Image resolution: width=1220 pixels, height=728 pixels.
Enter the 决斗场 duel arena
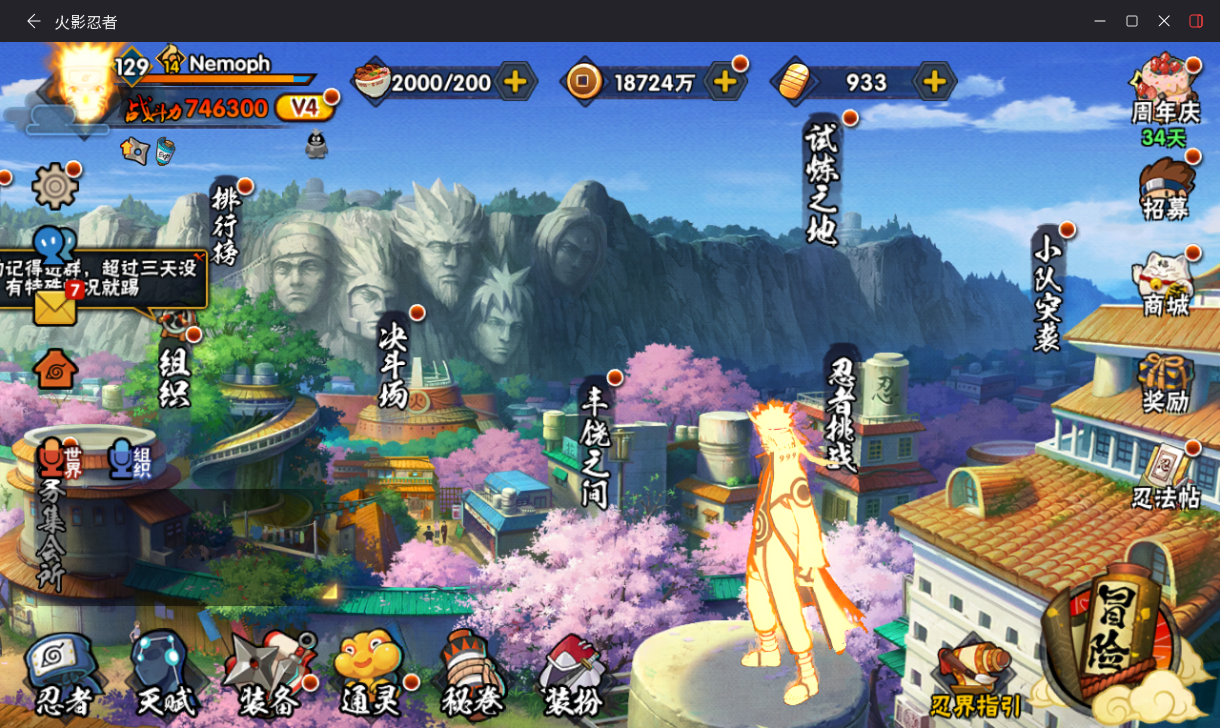[x=394, y=365]
